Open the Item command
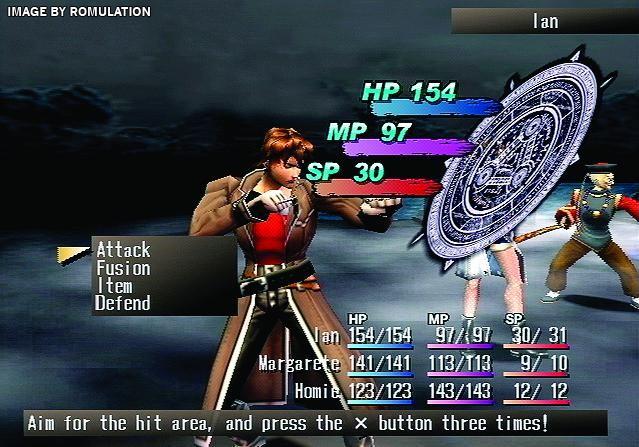 pyautogui.click(x=114, y=285)
